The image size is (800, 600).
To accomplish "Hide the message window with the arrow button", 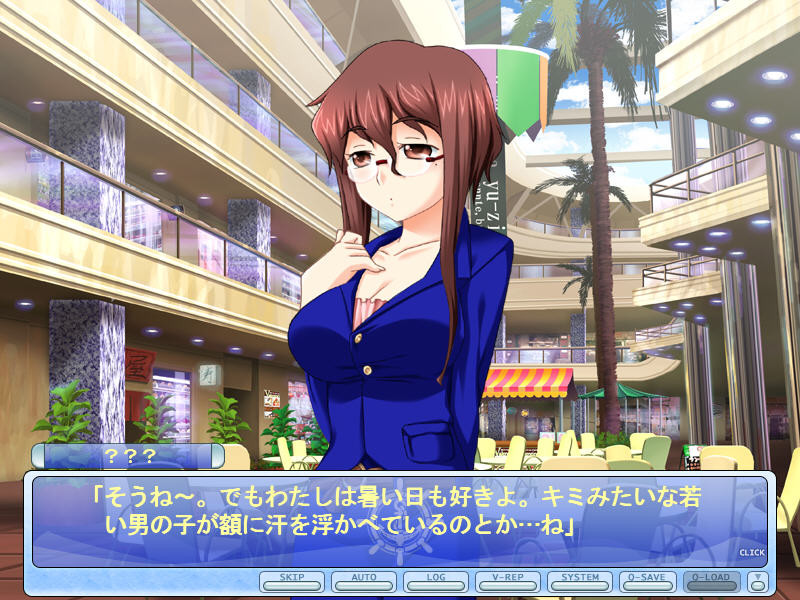I will coord(757,580).
